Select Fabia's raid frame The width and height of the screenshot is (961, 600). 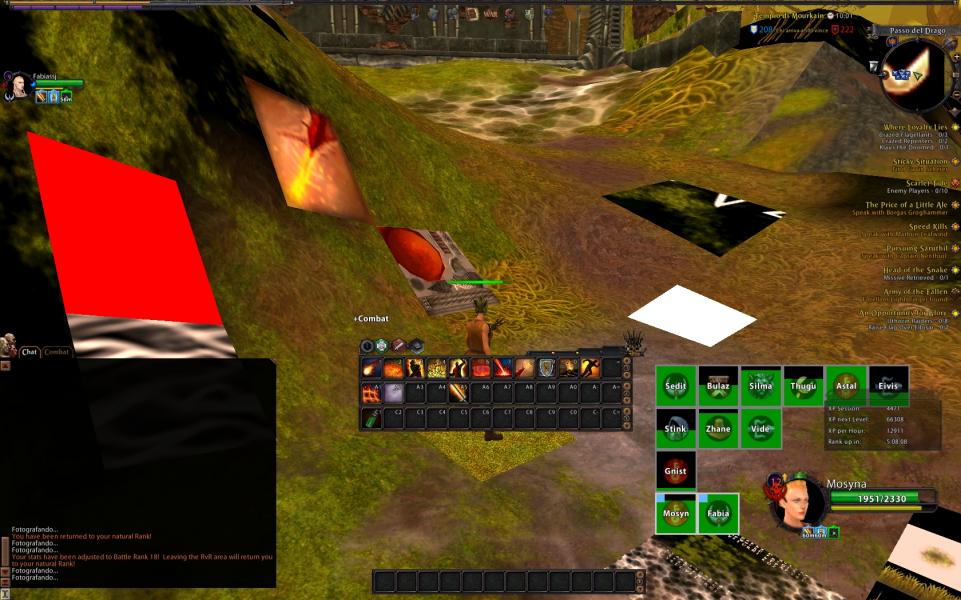tap(718, 513)
